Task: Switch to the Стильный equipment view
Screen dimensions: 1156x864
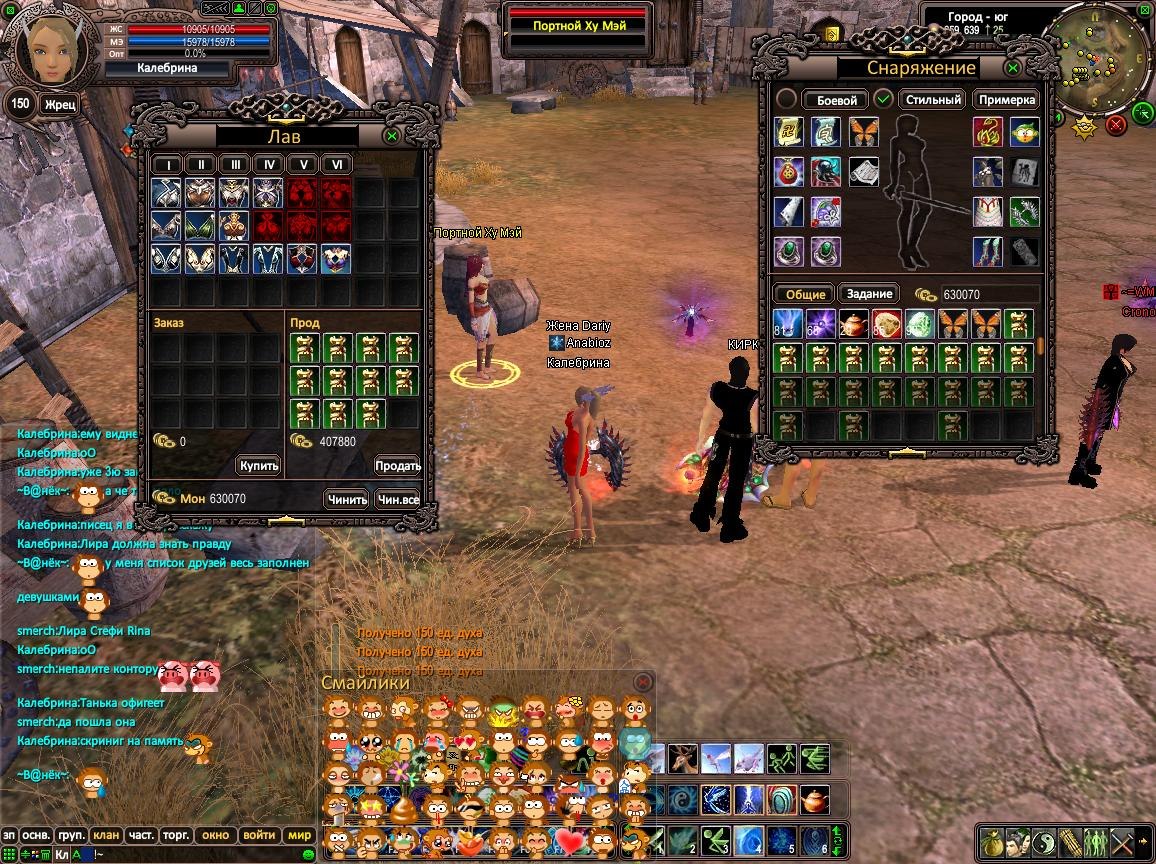Action: [933, 100]
